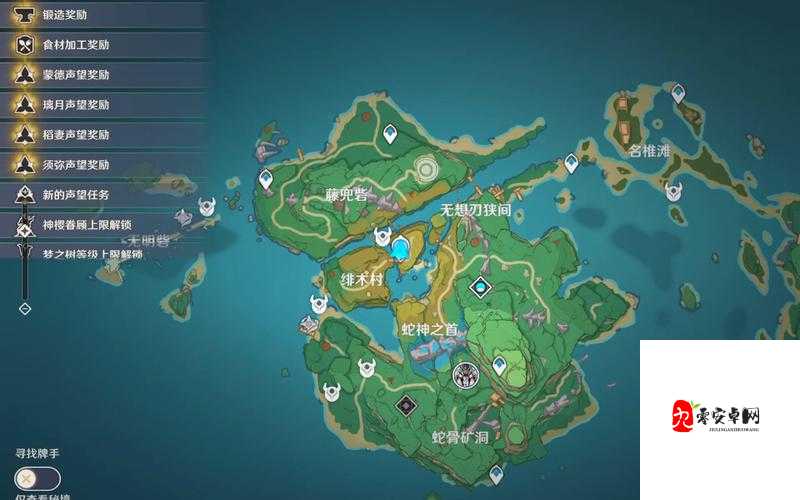Toggle the 寻找牌手 switch

[38, 479]
